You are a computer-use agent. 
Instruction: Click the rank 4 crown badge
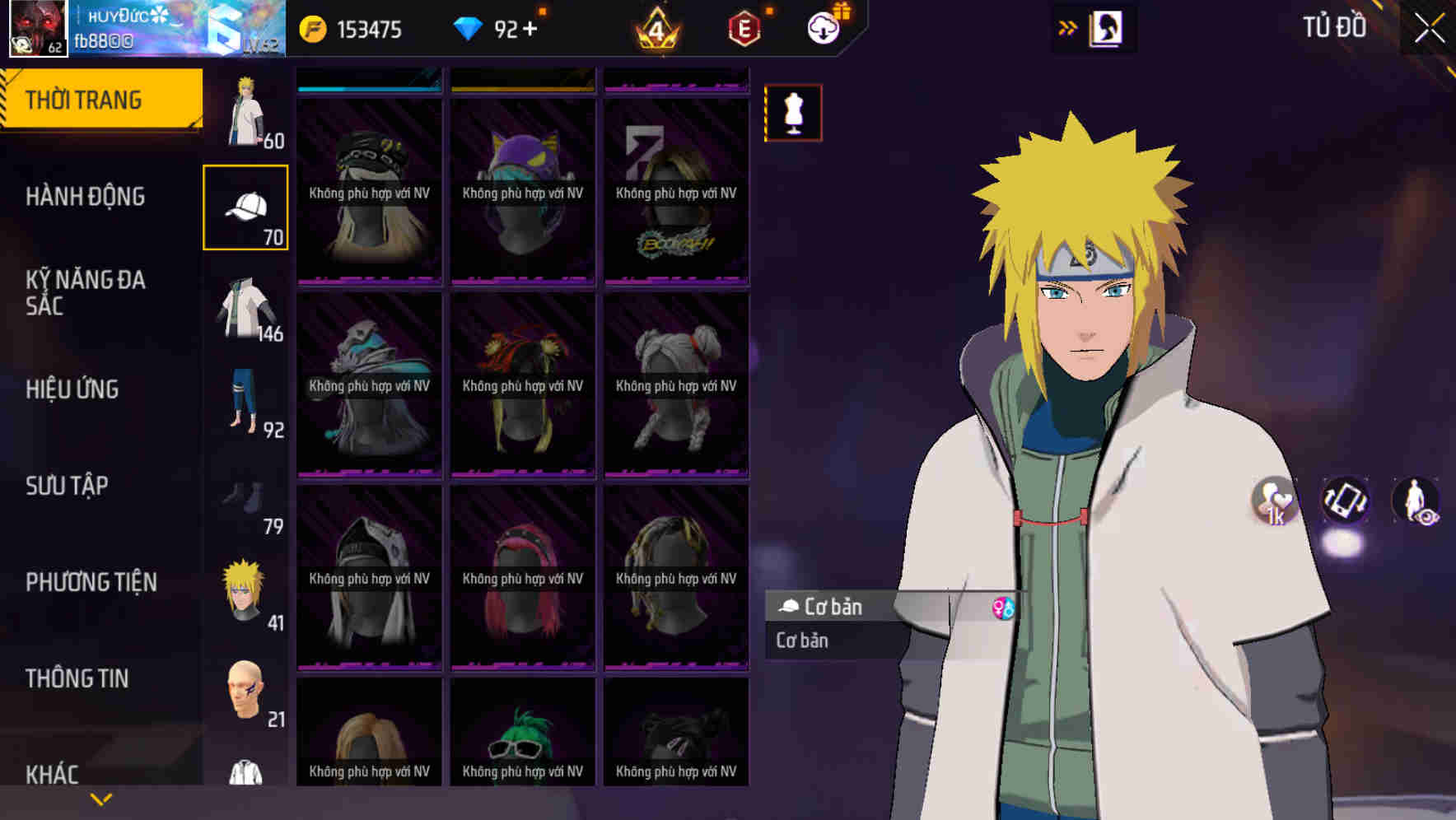[656, 28]
